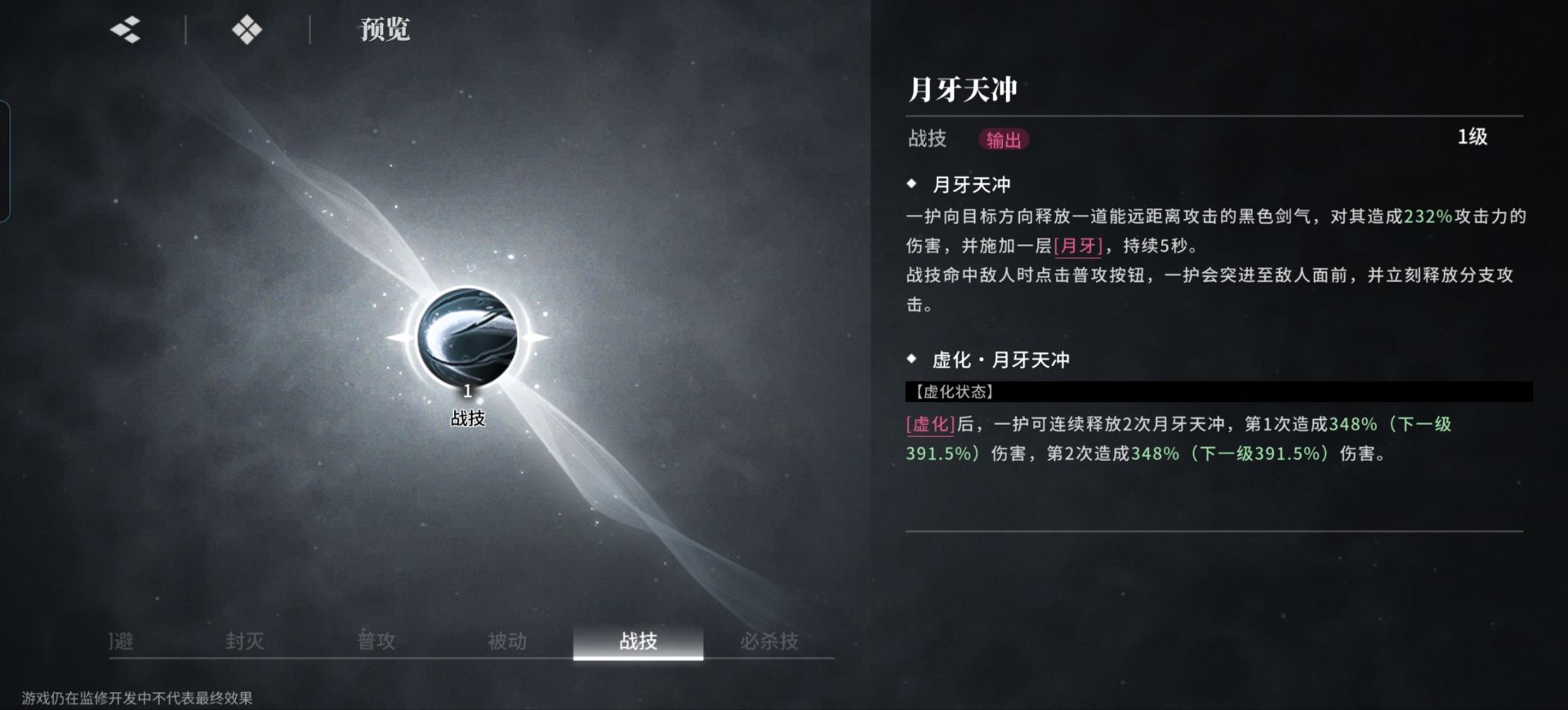Click the diamond marker beside 虚化·月牙天冲 section
The image size is (1568, 710).
(911, 359)
